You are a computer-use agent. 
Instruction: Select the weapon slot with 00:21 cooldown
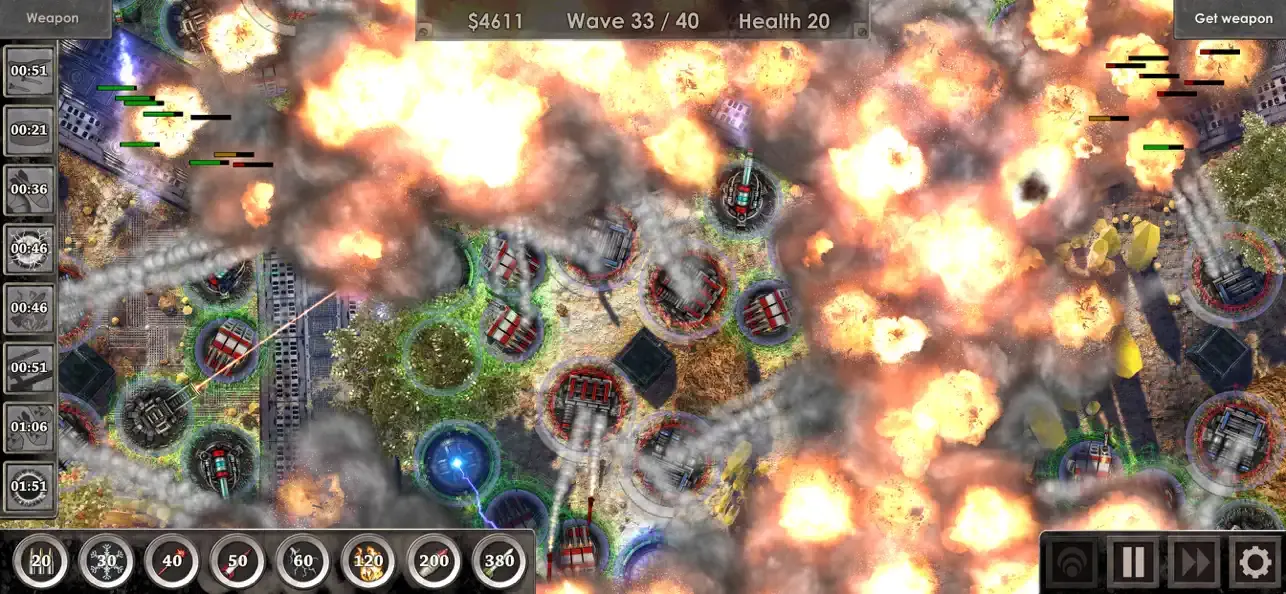[x=29, y=130]
